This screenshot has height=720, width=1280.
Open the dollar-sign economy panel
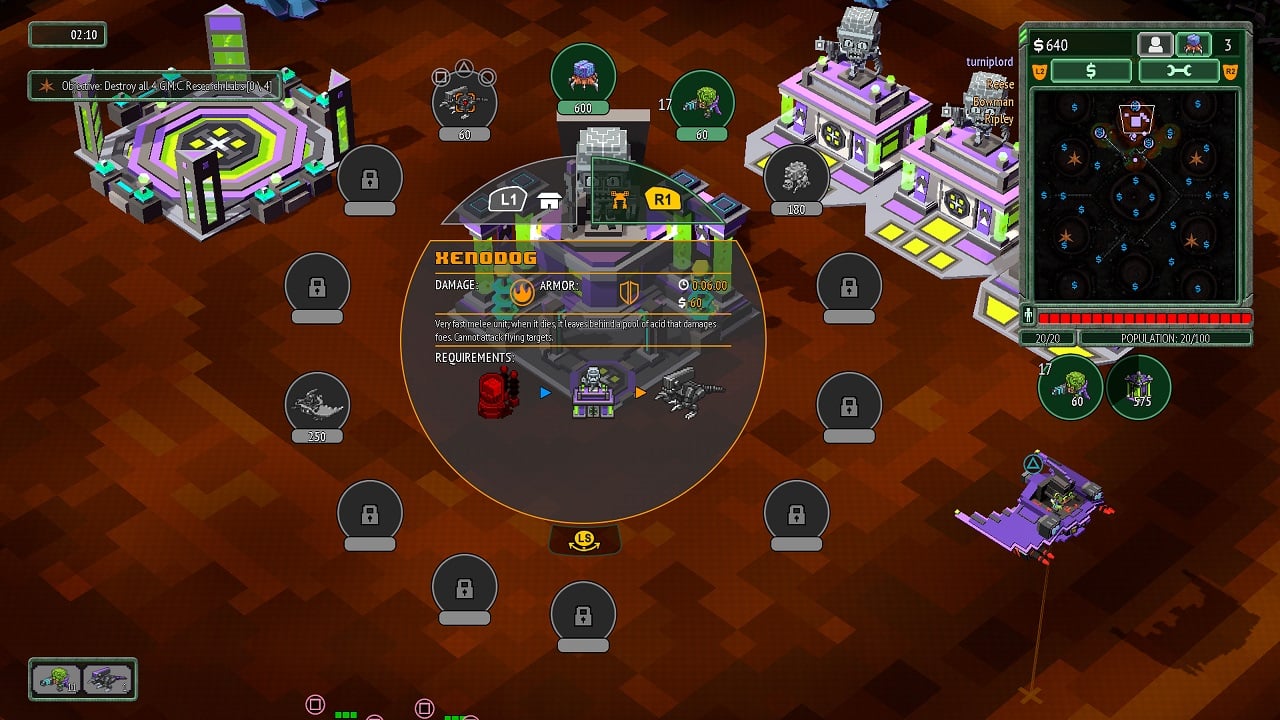tap(1091, 71)
